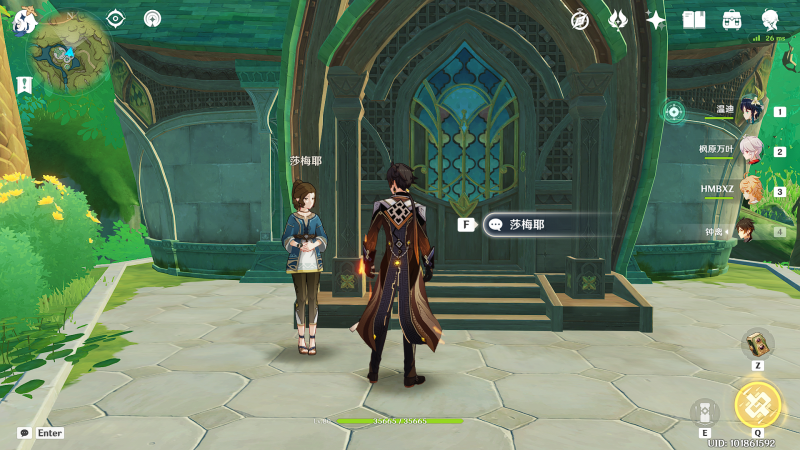Open the chat box speech bubble
Image resolution: width=800 pixels, height=450 pixels.
point(24,433)
